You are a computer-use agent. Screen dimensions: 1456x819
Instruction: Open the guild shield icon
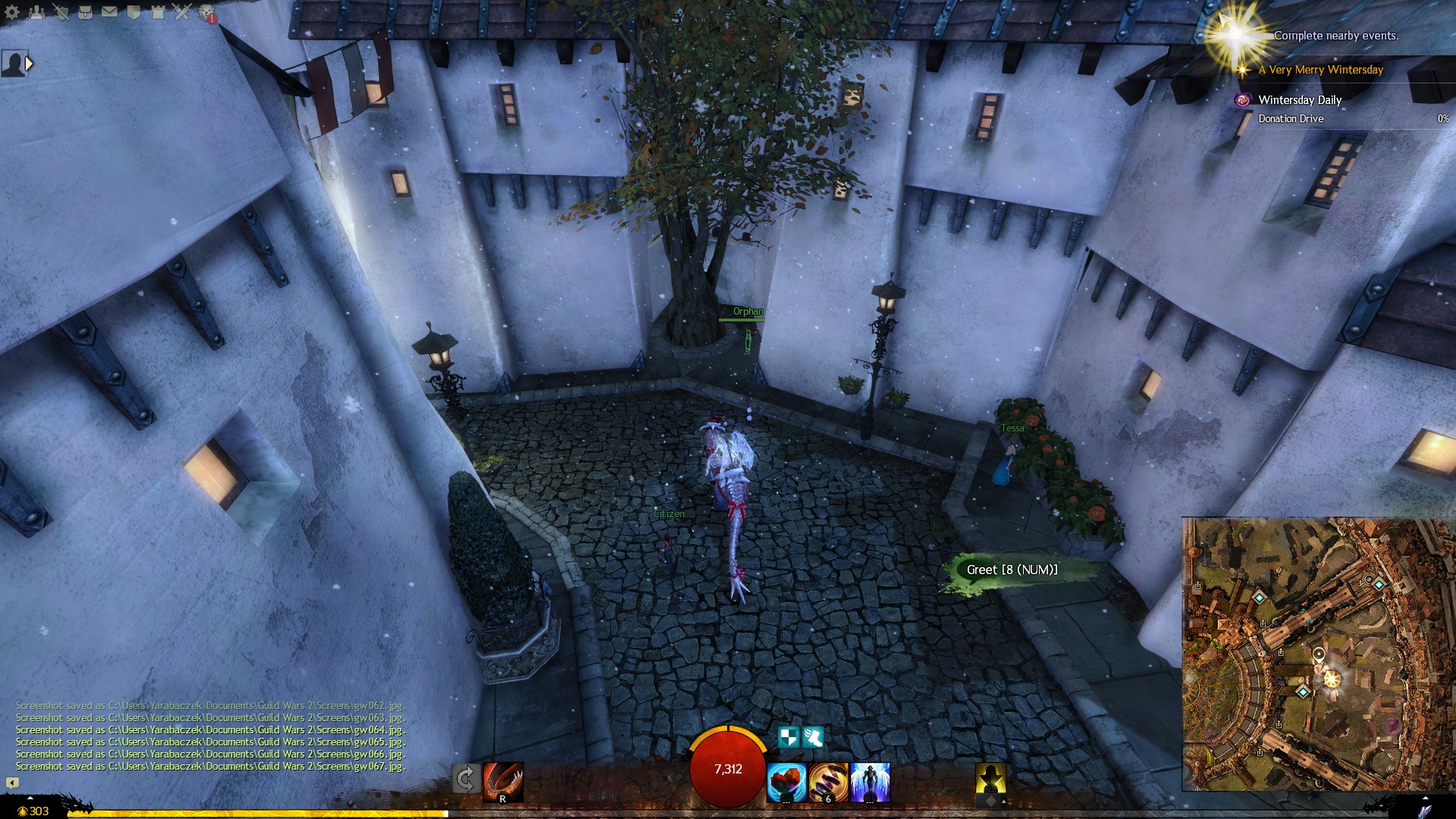[133, 11]
